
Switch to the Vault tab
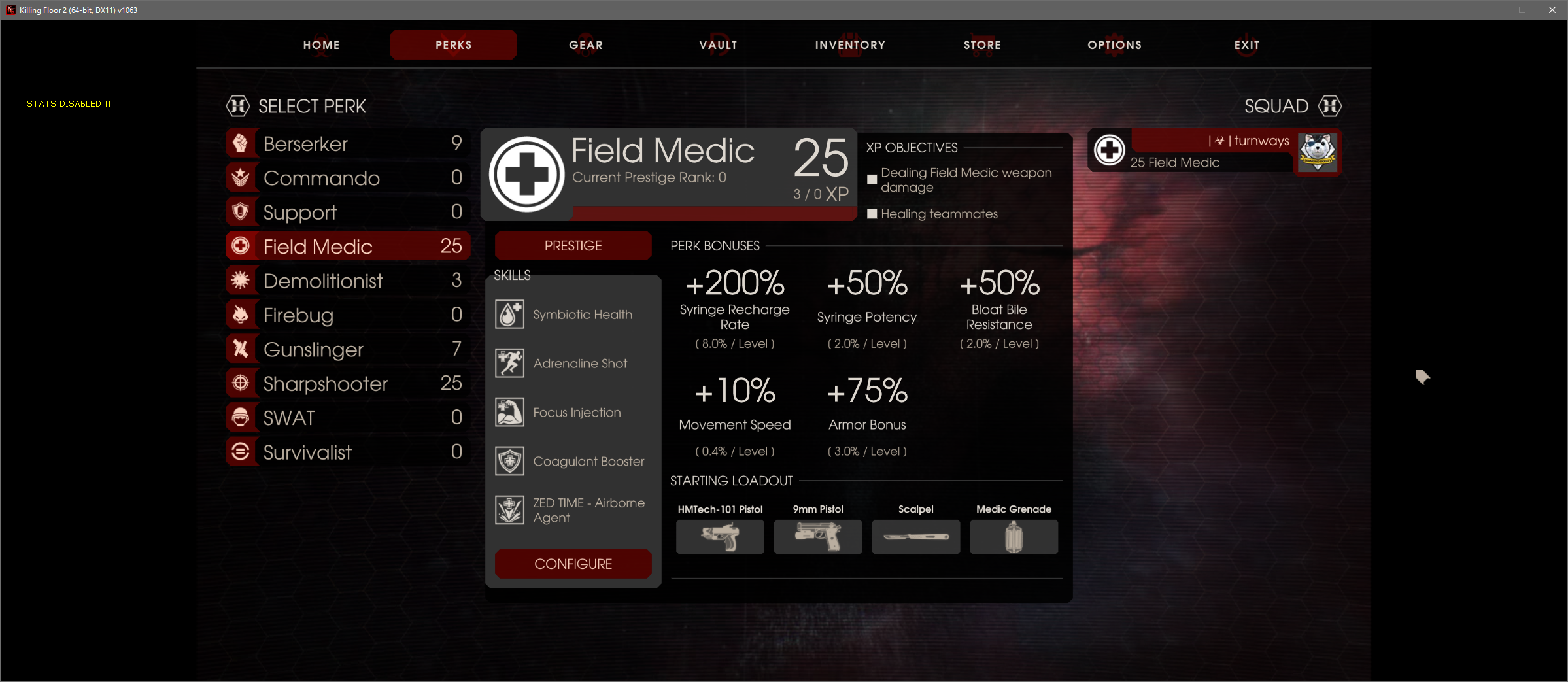pyautogui.click(x=718, y=45)
